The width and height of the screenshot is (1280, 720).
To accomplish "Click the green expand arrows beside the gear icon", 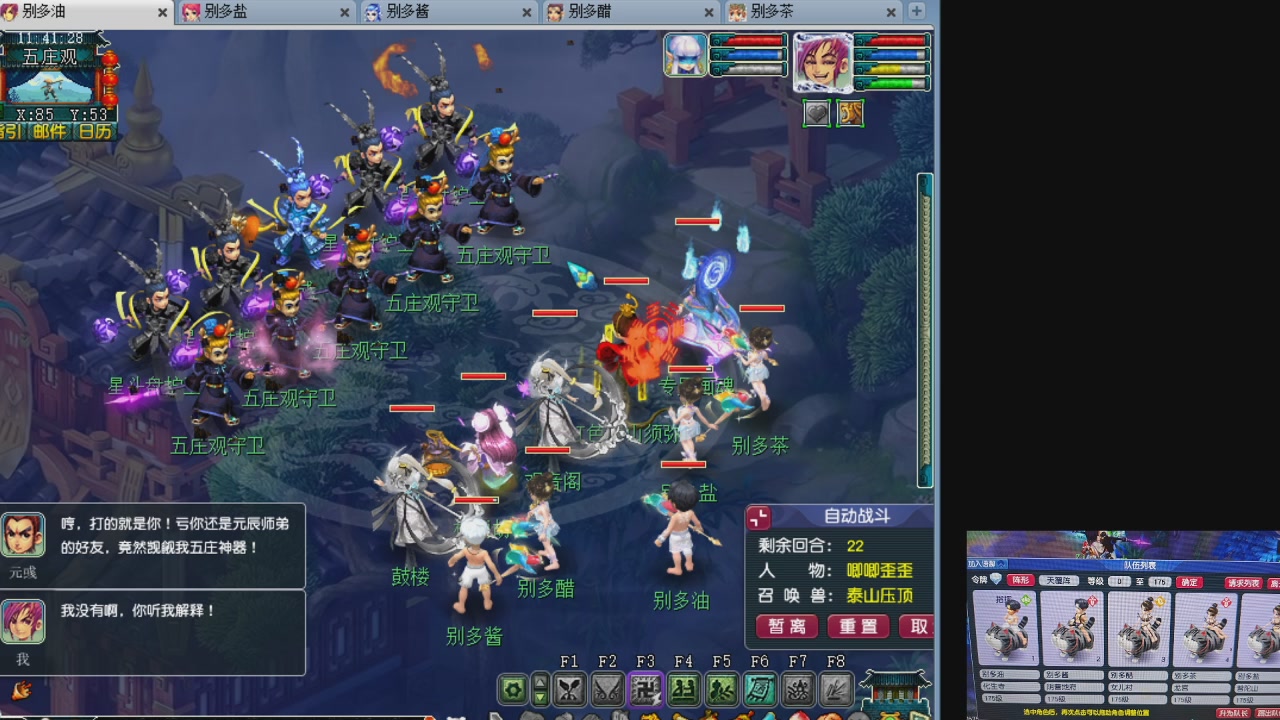I will 541,688.
